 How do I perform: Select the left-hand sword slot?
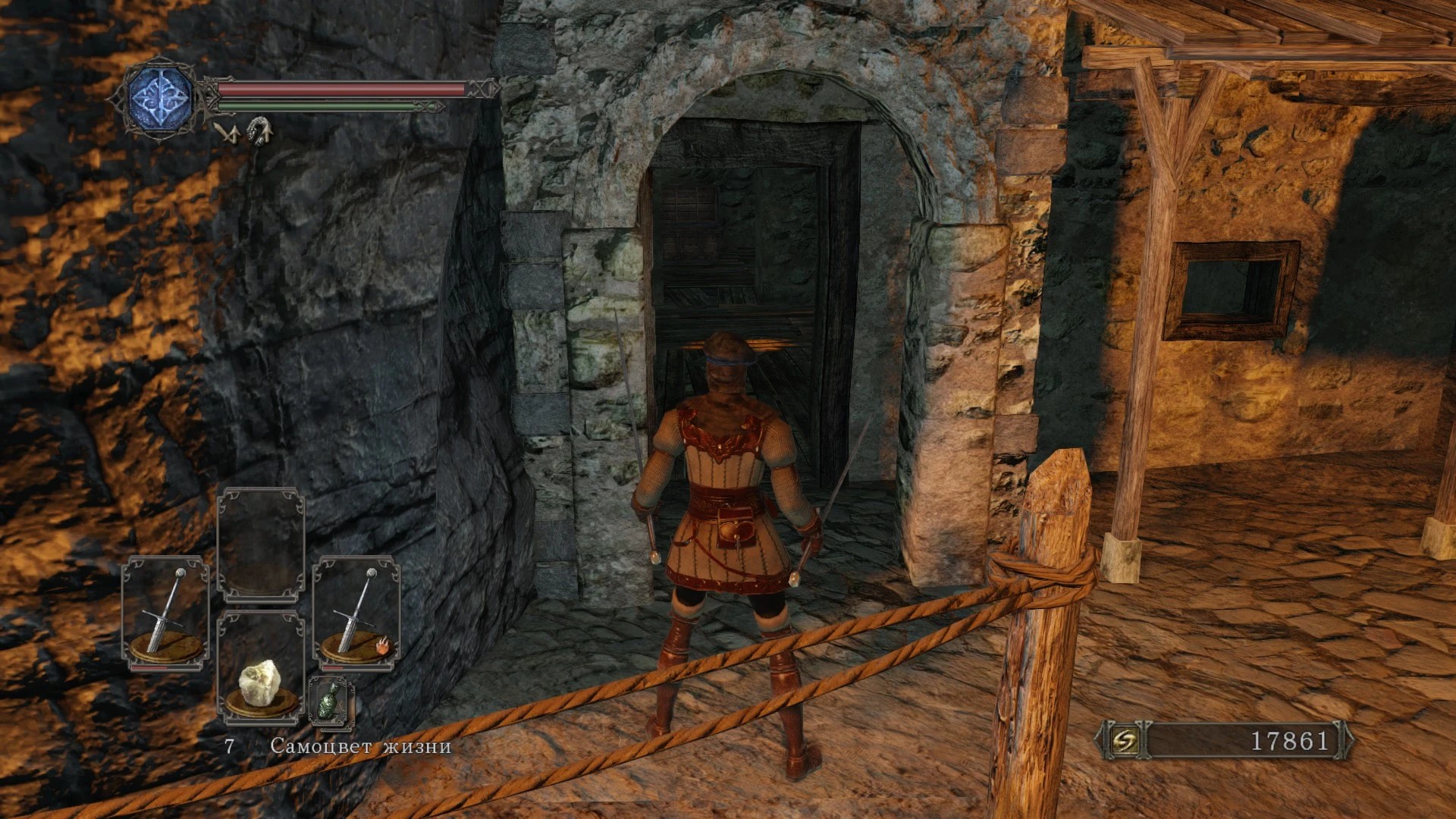pos(166,613)
